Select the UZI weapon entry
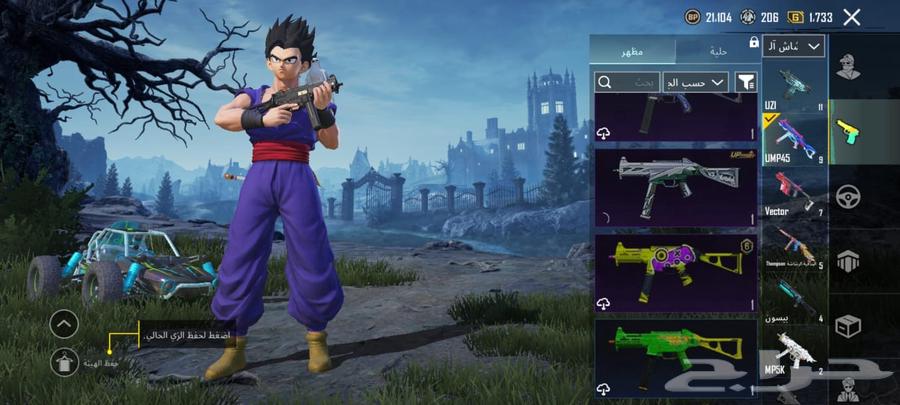900x405 pixels. pyautogui.click(x=795, y=87)
